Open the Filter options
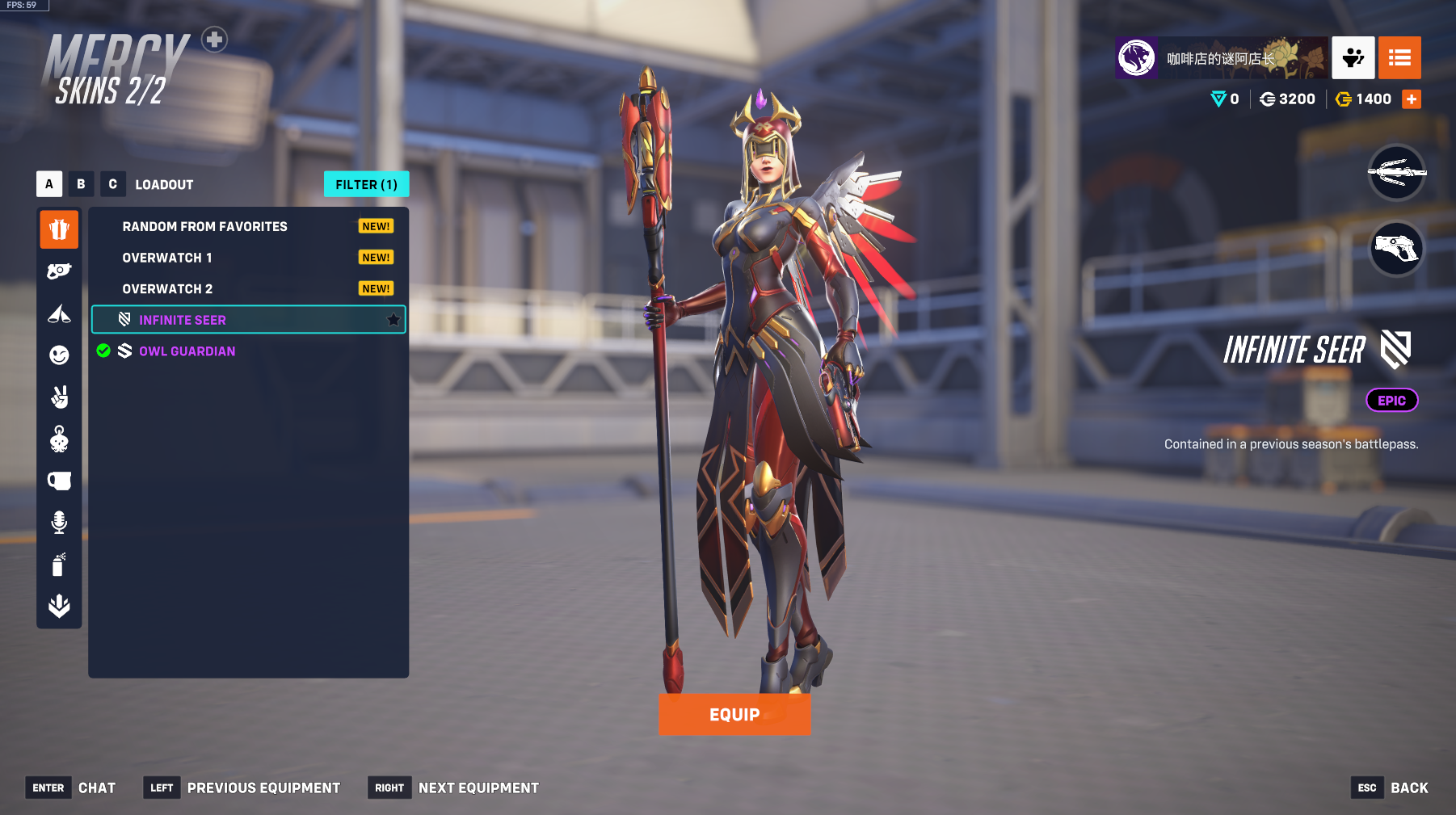Viewport: 1456px width, 815px height. pos(366,184)
